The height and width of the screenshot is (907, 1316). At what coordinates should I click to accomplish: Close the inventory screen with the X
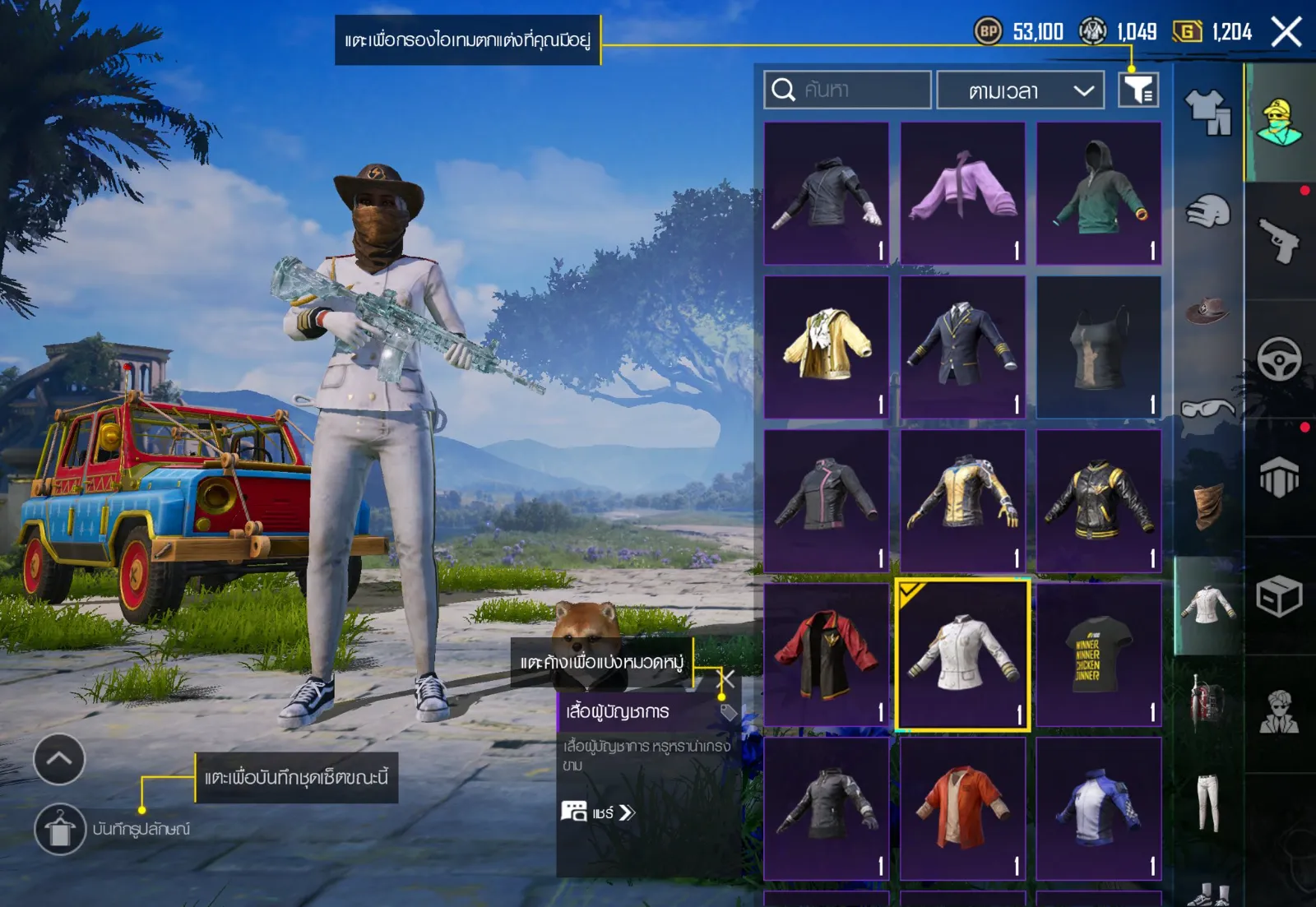tap(1286, 33)
